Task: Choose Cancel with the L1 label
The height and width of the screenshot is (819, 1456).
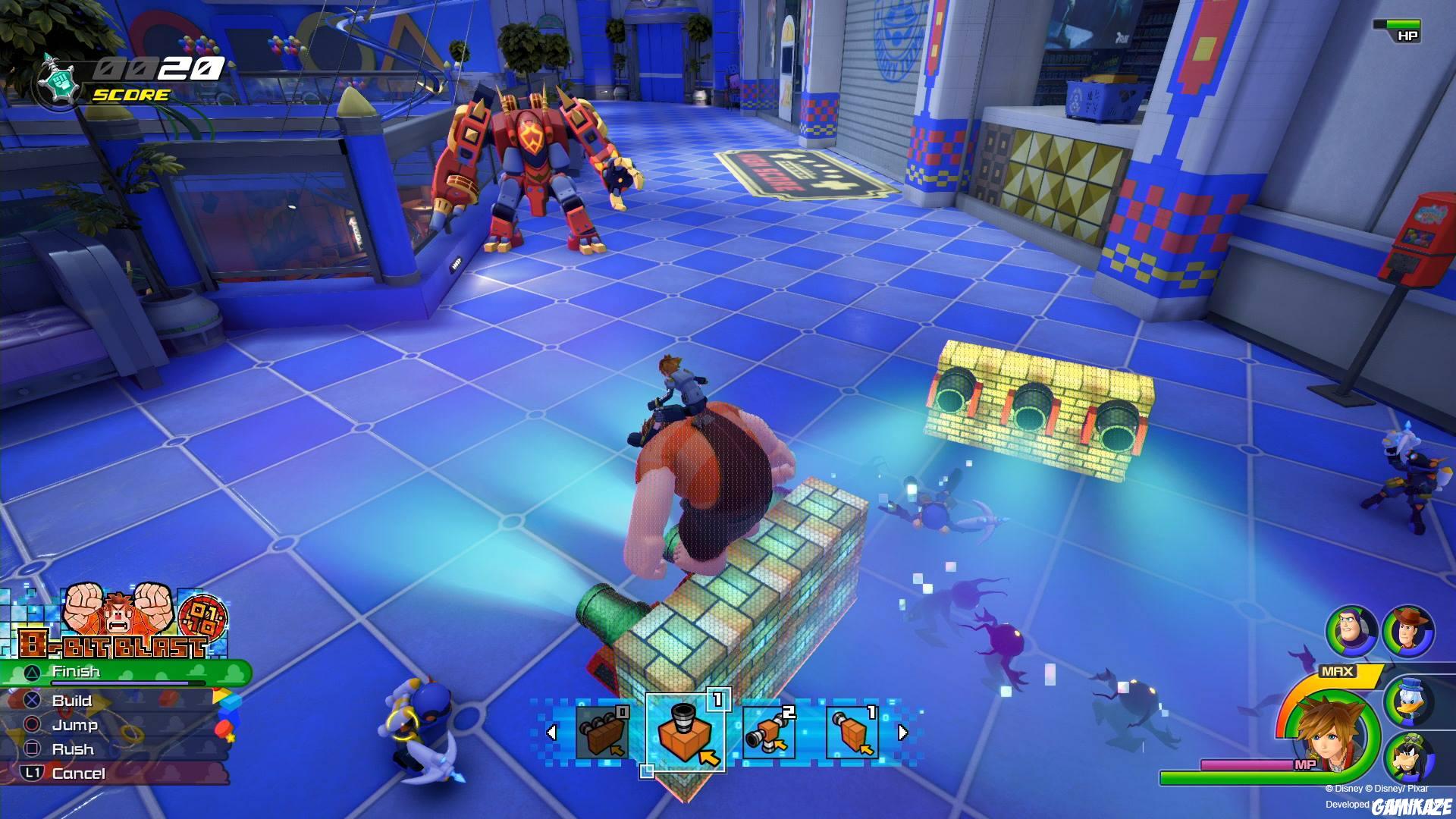Action: coord(78,773)
